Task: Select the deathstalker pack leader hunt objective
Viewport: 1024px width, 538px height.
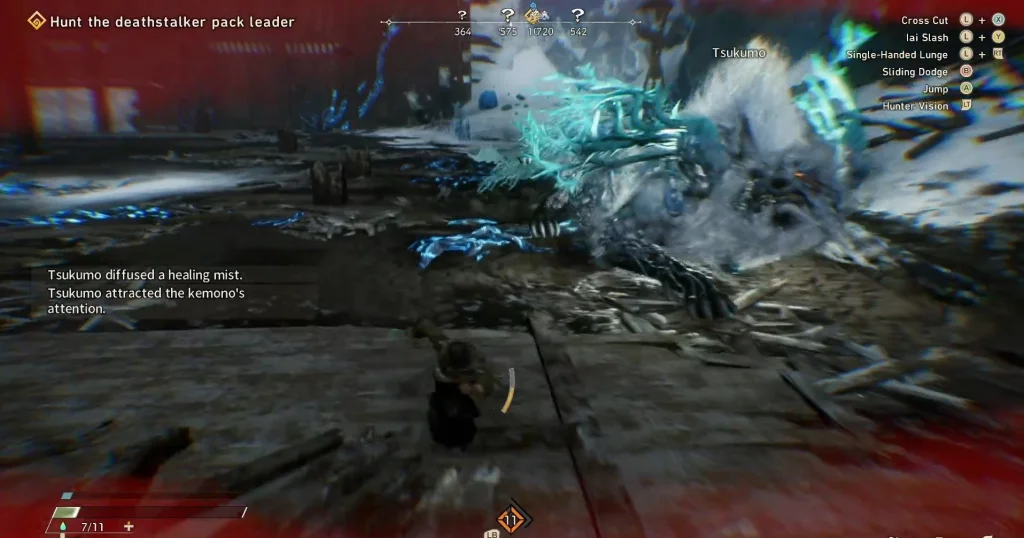Action: pos(172,21)
